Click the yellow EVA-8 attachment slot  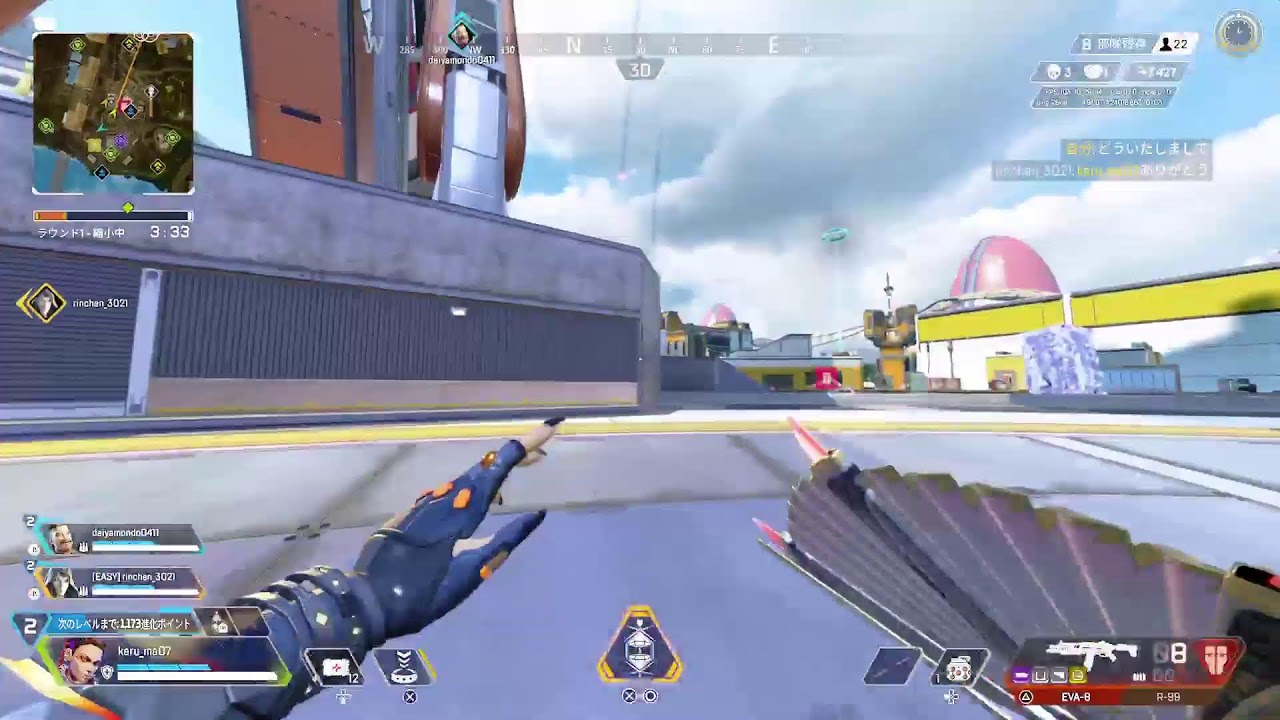[x=1077, y=676]
